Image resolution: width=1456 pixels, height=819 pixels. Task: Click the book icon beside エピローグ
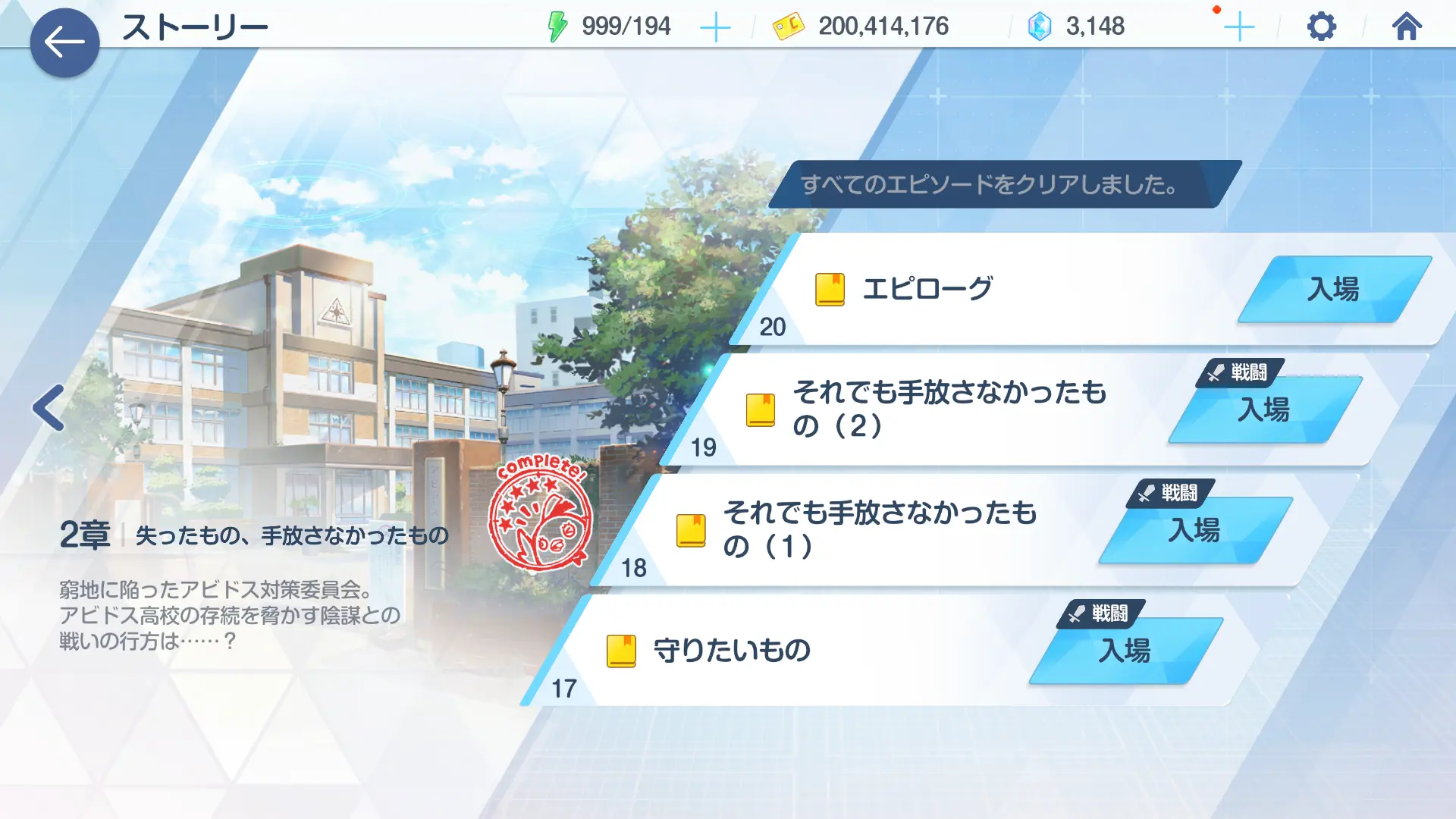point(830,289)
